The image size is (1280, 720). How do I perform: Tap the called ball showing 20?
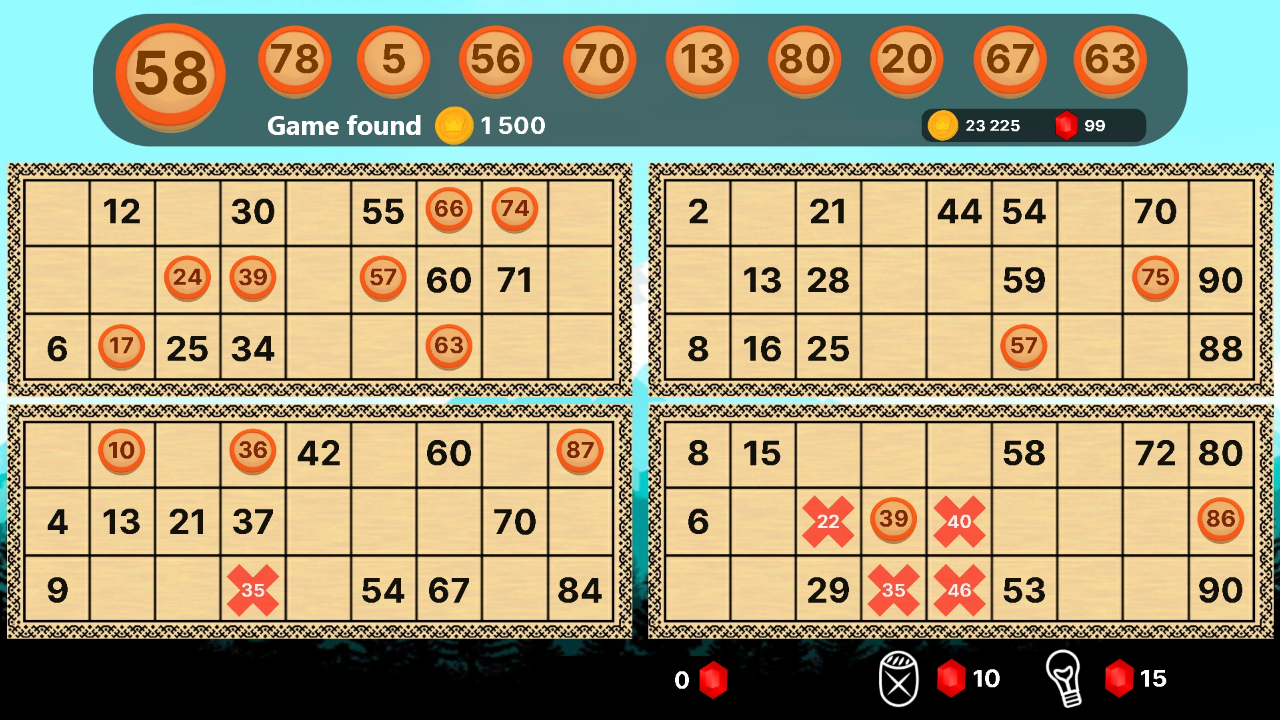click(905, 60)
